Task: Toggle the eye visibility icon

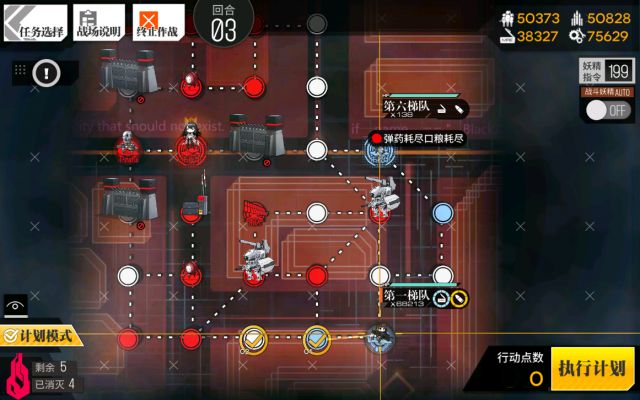Action: [x=15, y=307]
